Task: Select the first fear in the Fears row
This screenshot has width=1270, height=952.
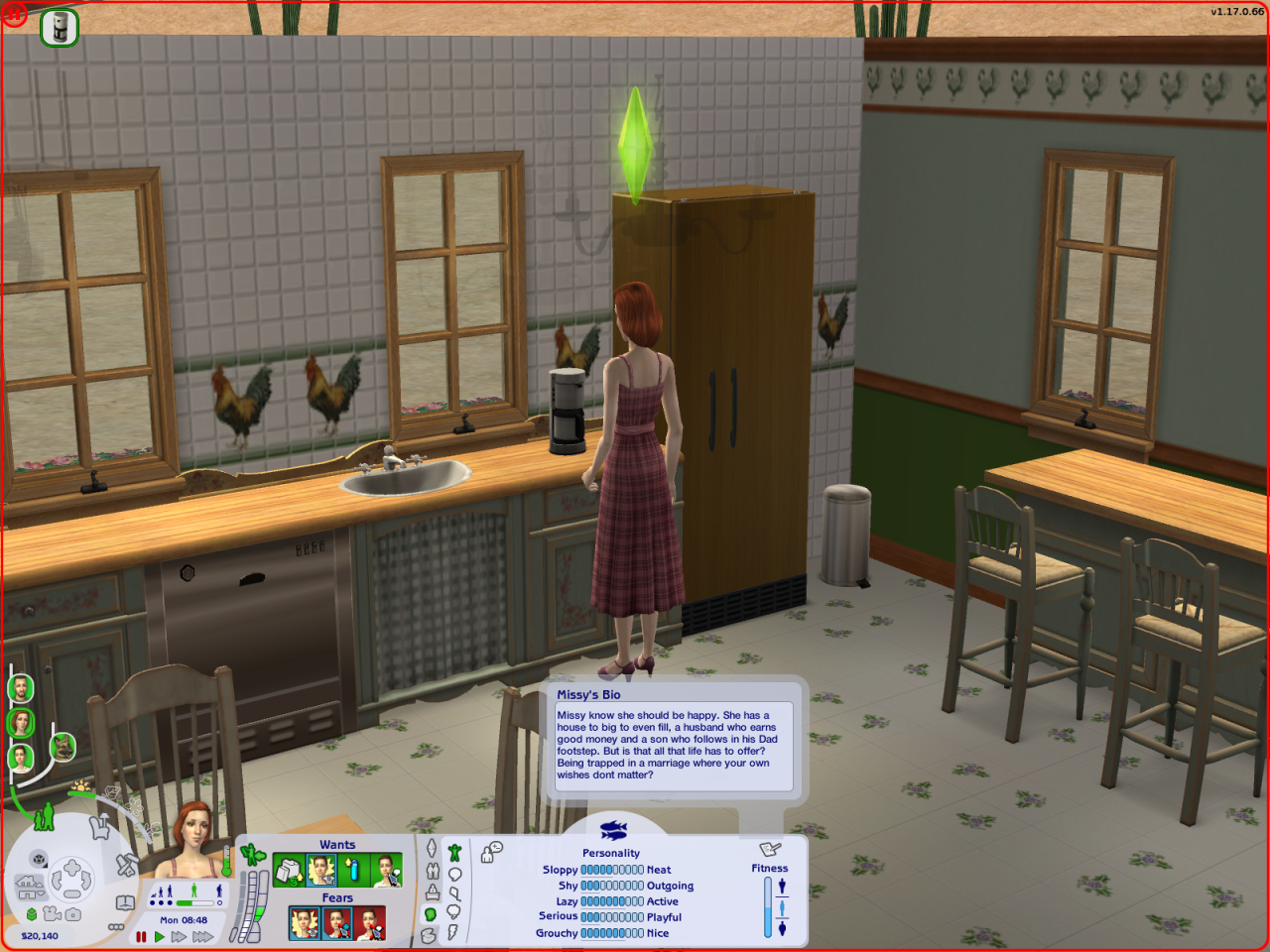Action: [x=305, y=923]
